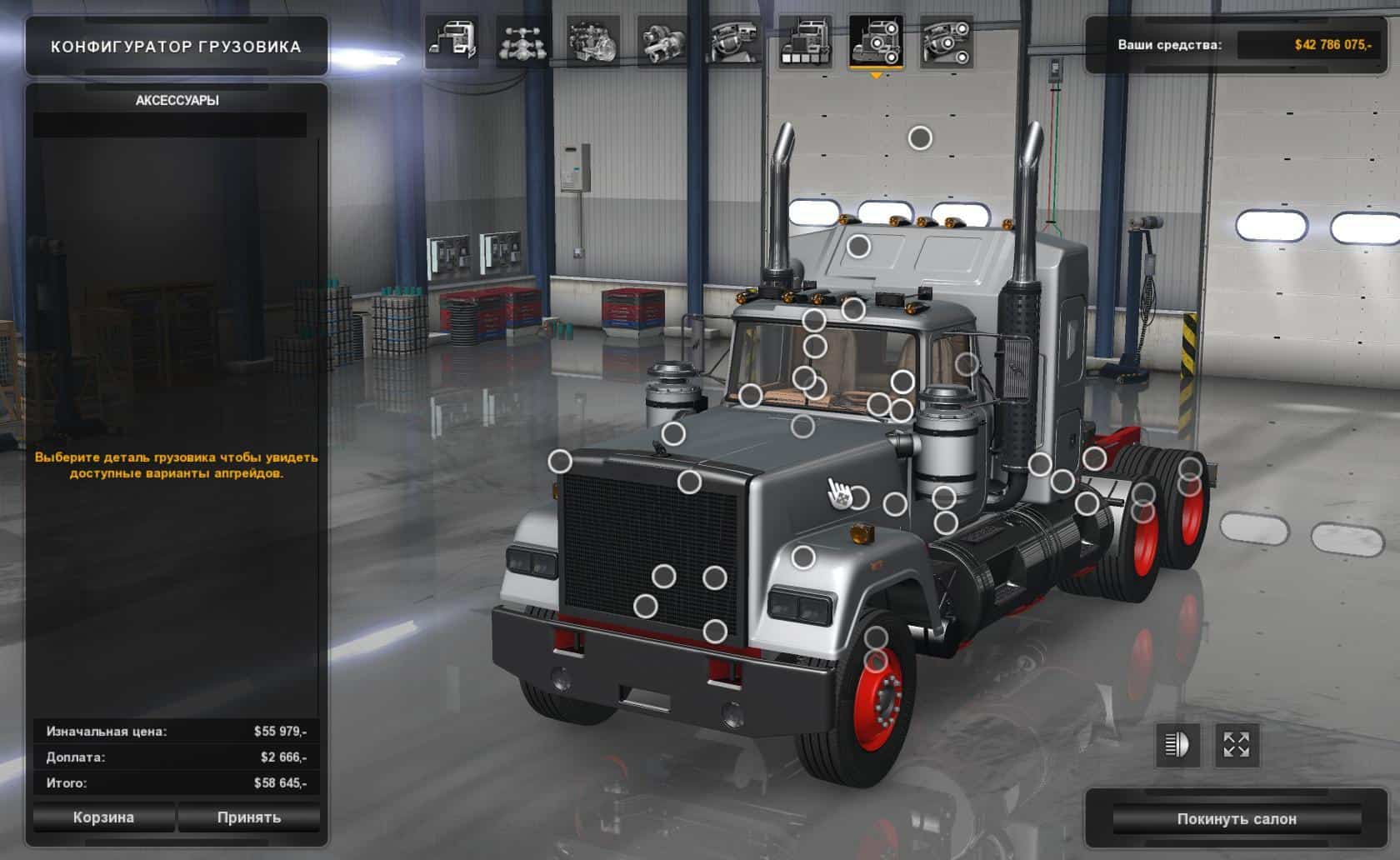Open the engine selection tab
Image resolution: width=1400 pixels, height=860 pixels.
(x=592, y=41)
